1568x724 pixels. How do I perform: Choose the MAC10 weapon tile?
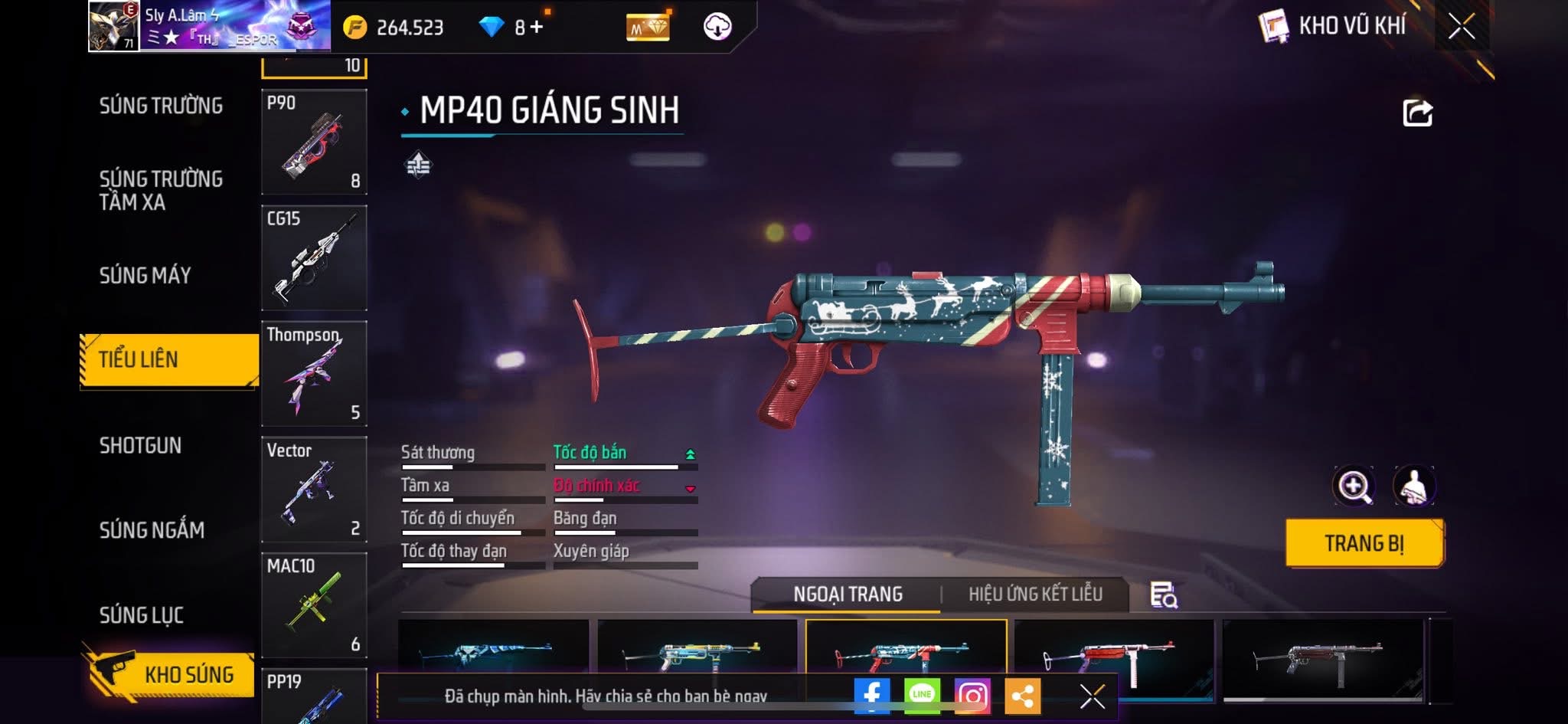click(314, 605)
